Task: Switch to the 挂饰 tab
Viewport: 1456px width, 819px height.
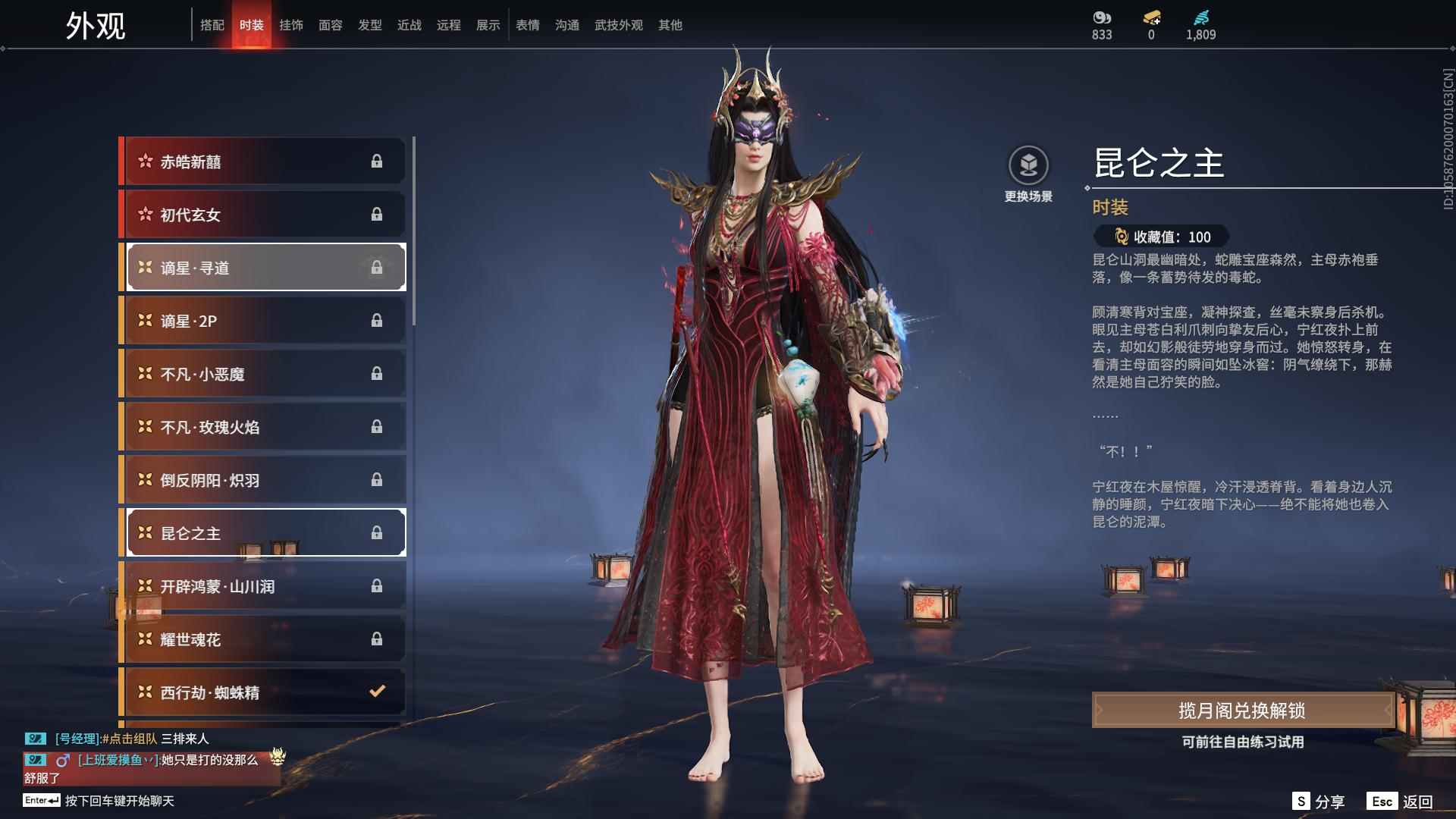Action: coord(292,24)
